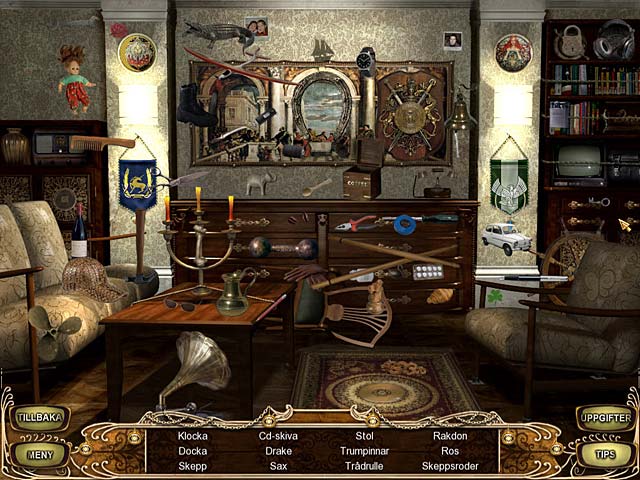Pick the Ros list entry

pos(450,451)
